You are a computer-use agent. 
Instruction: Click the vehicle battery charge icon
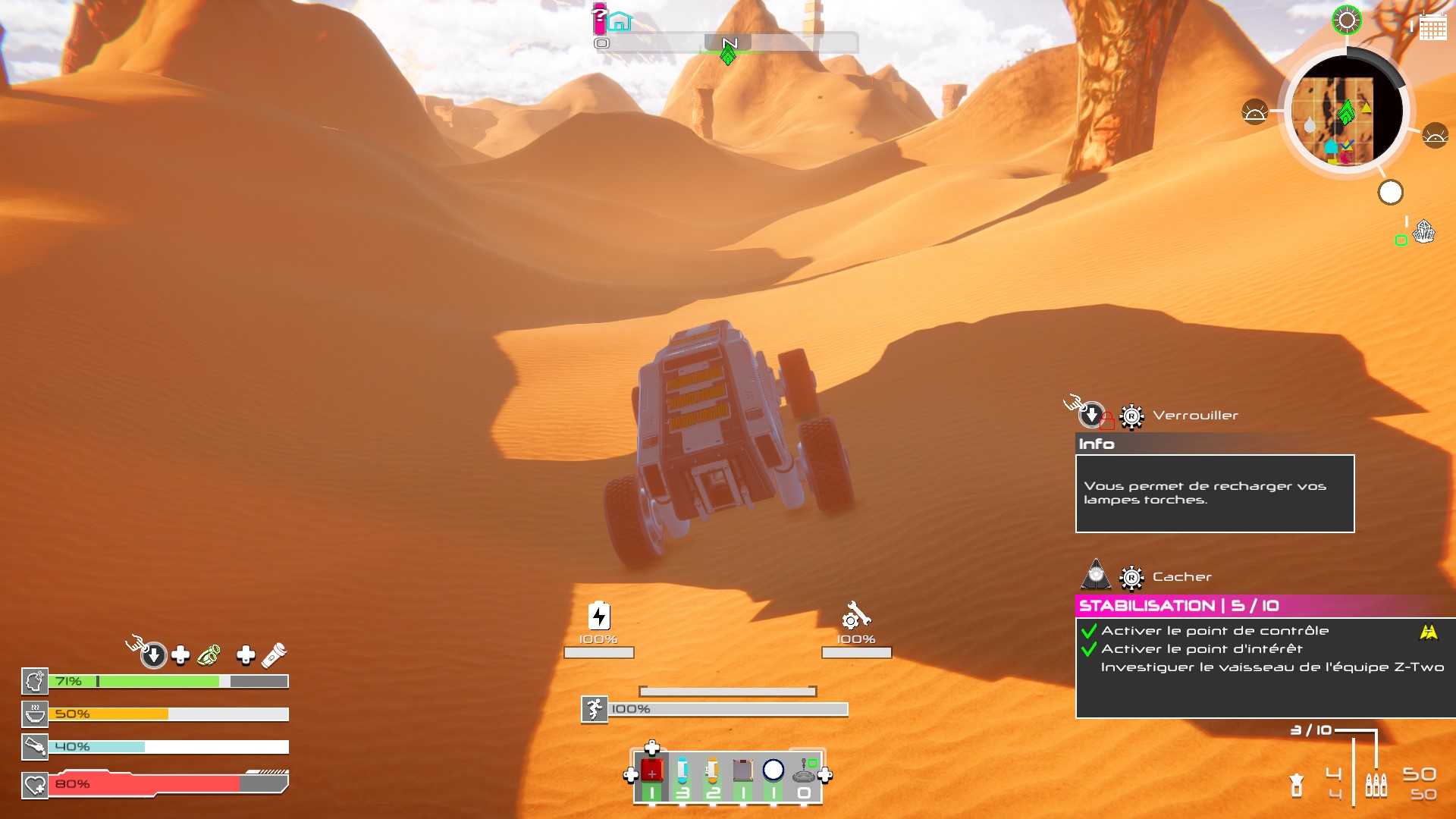599,616
